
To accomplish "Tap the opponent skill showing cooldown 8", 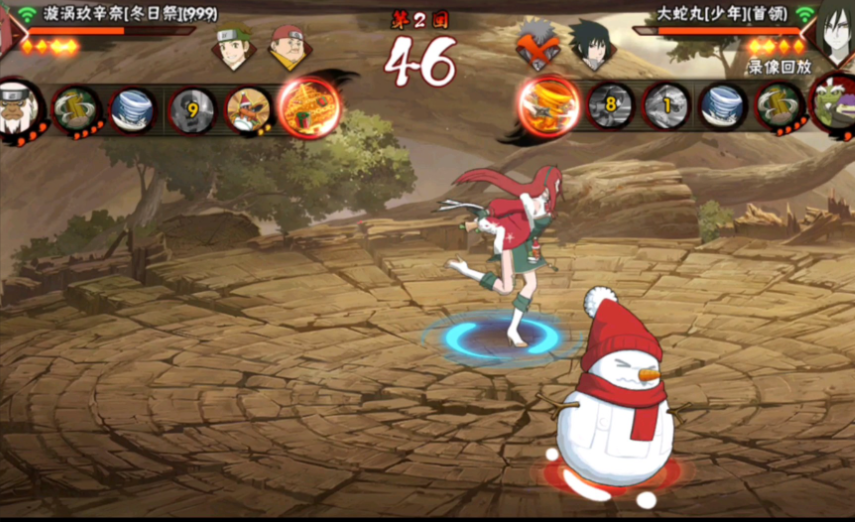I will (609, 105).
